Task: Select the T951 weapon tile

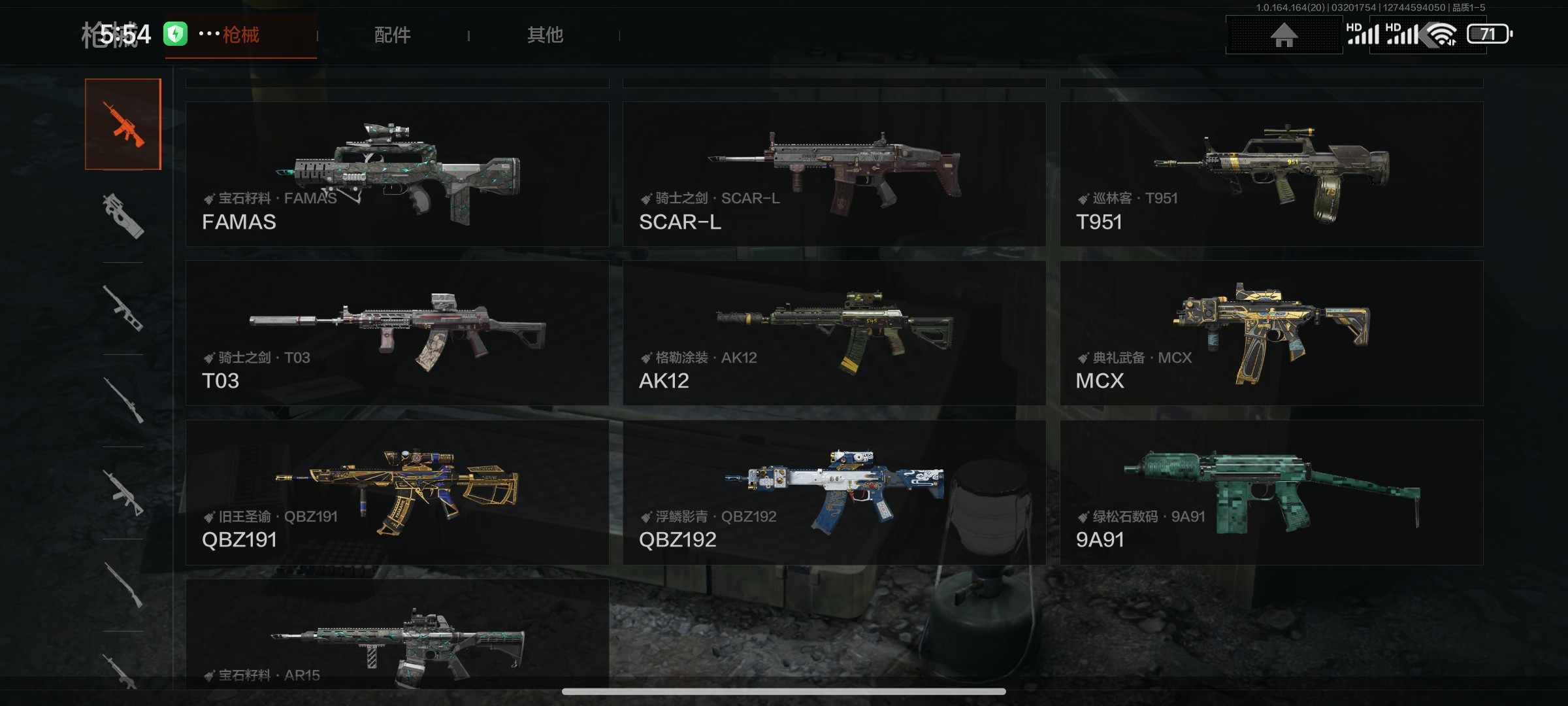Action: [1271, 174]
